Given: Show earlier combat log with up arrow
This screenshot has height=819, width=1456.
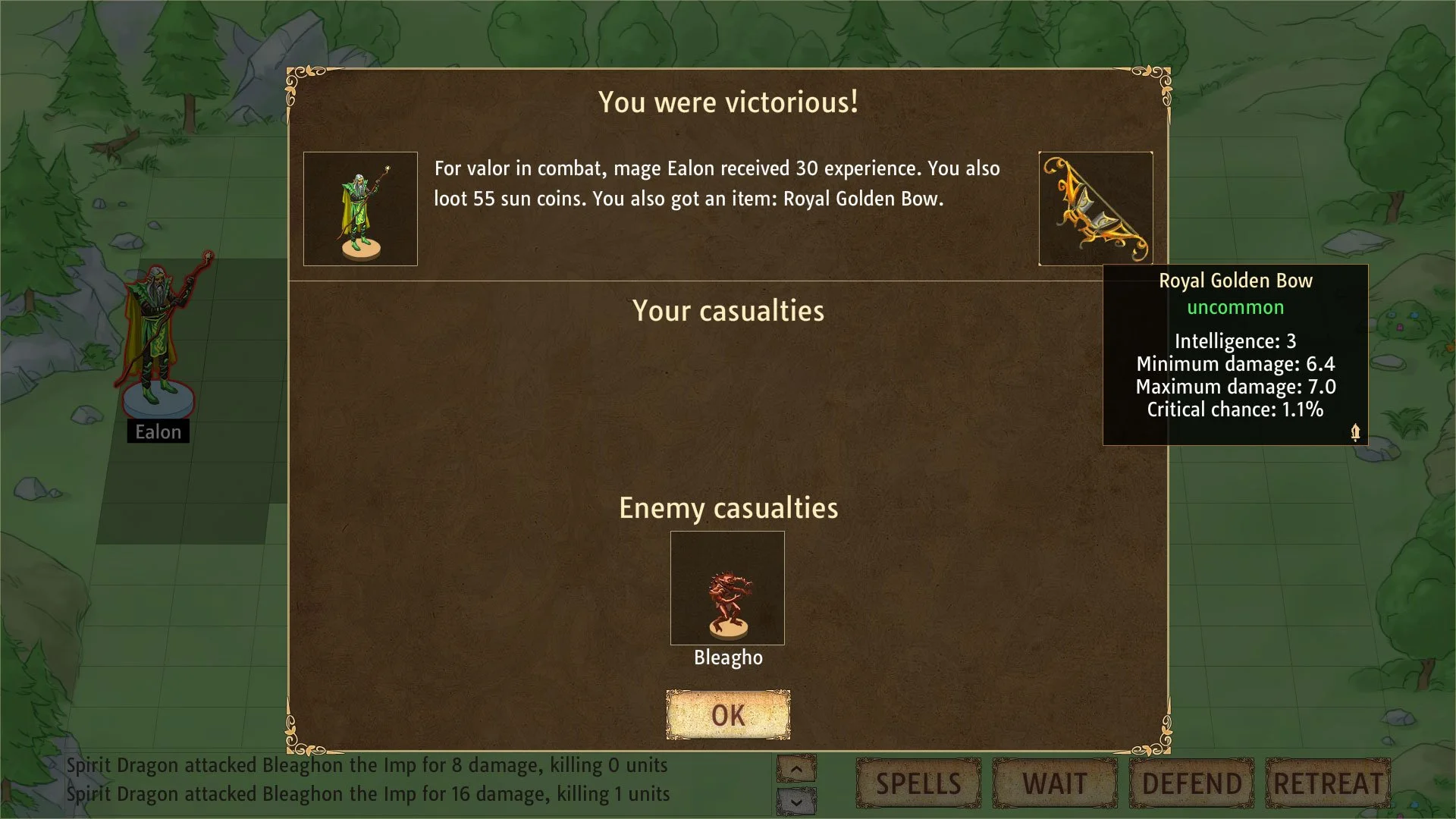Looking at the screenshot, I should 796,770.
